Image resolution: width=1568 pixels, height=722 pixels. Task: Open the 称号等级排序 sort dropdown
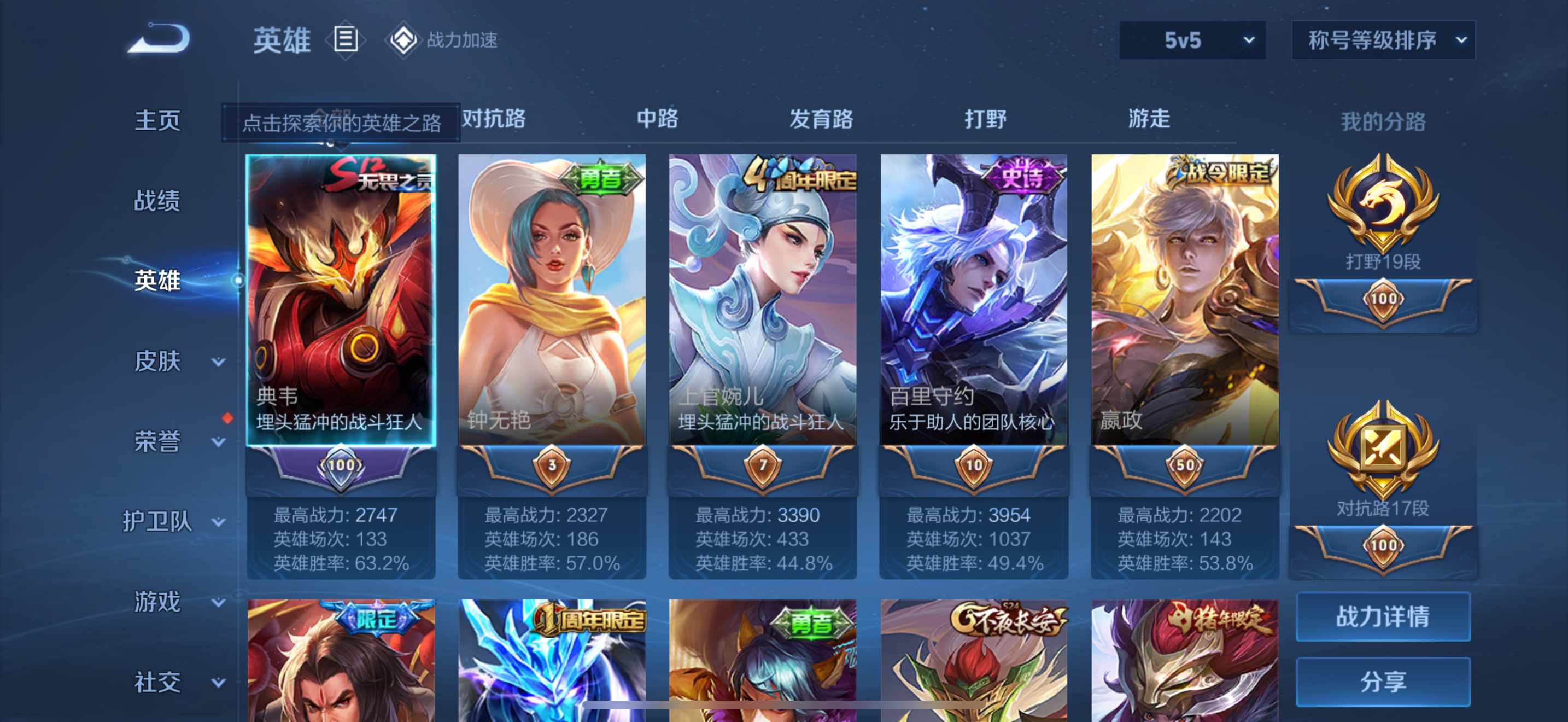tap(1382, 41)
